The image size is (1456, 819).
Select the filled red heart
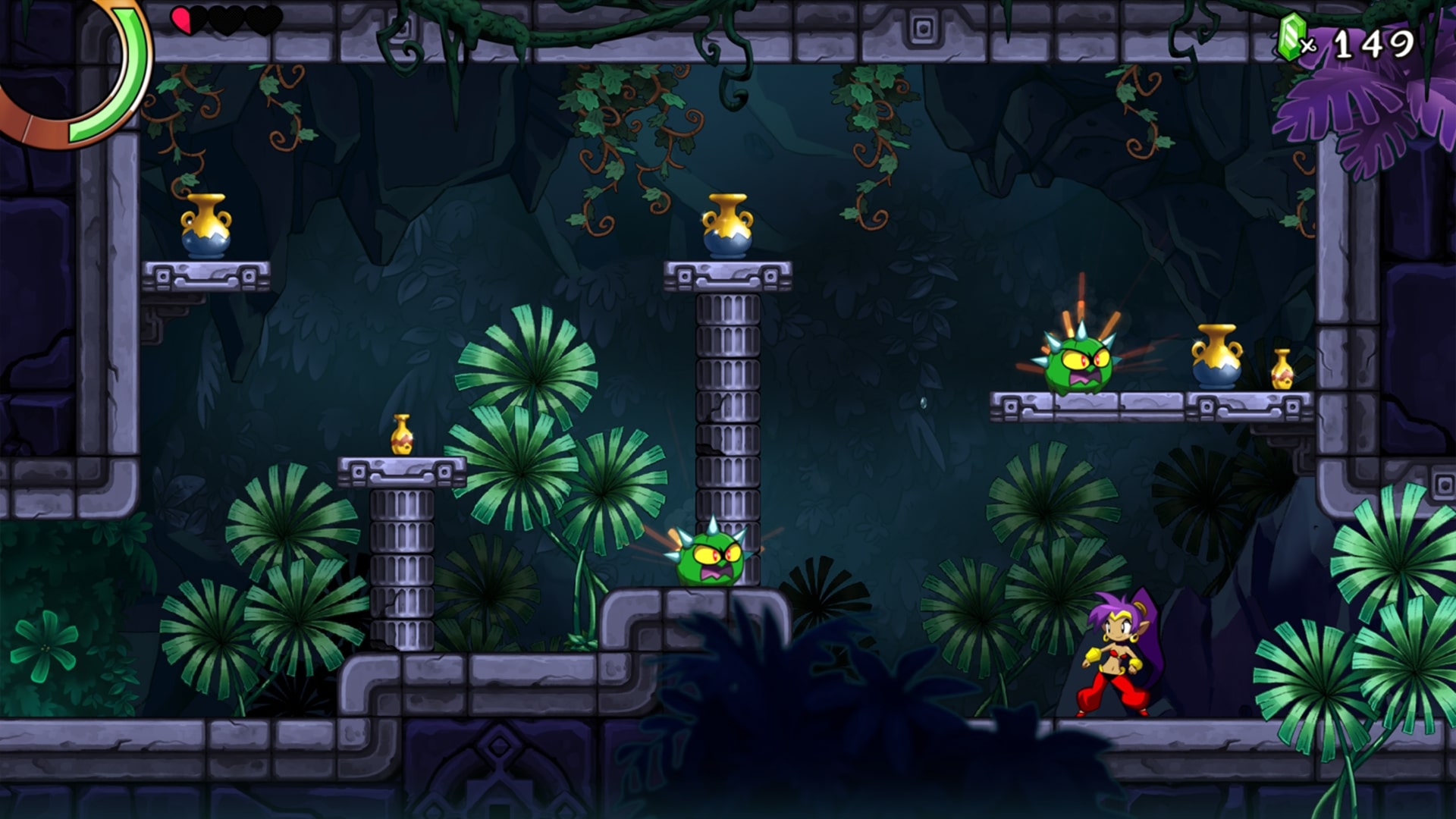click(184, 21)
